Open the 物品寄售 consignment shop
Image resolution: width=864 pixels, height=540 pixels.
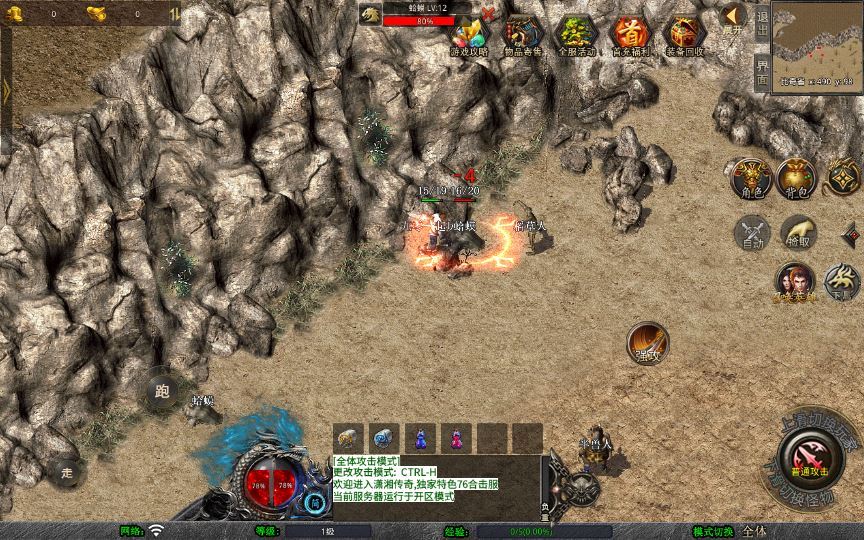(523, 36)
